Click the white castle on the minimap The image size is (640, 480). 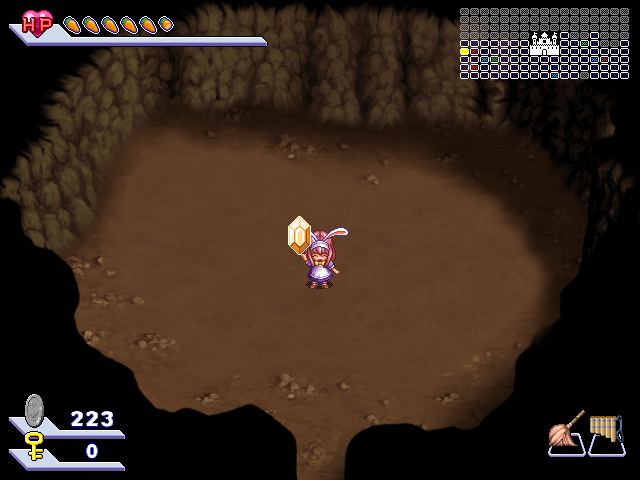(x=545, y=43)
